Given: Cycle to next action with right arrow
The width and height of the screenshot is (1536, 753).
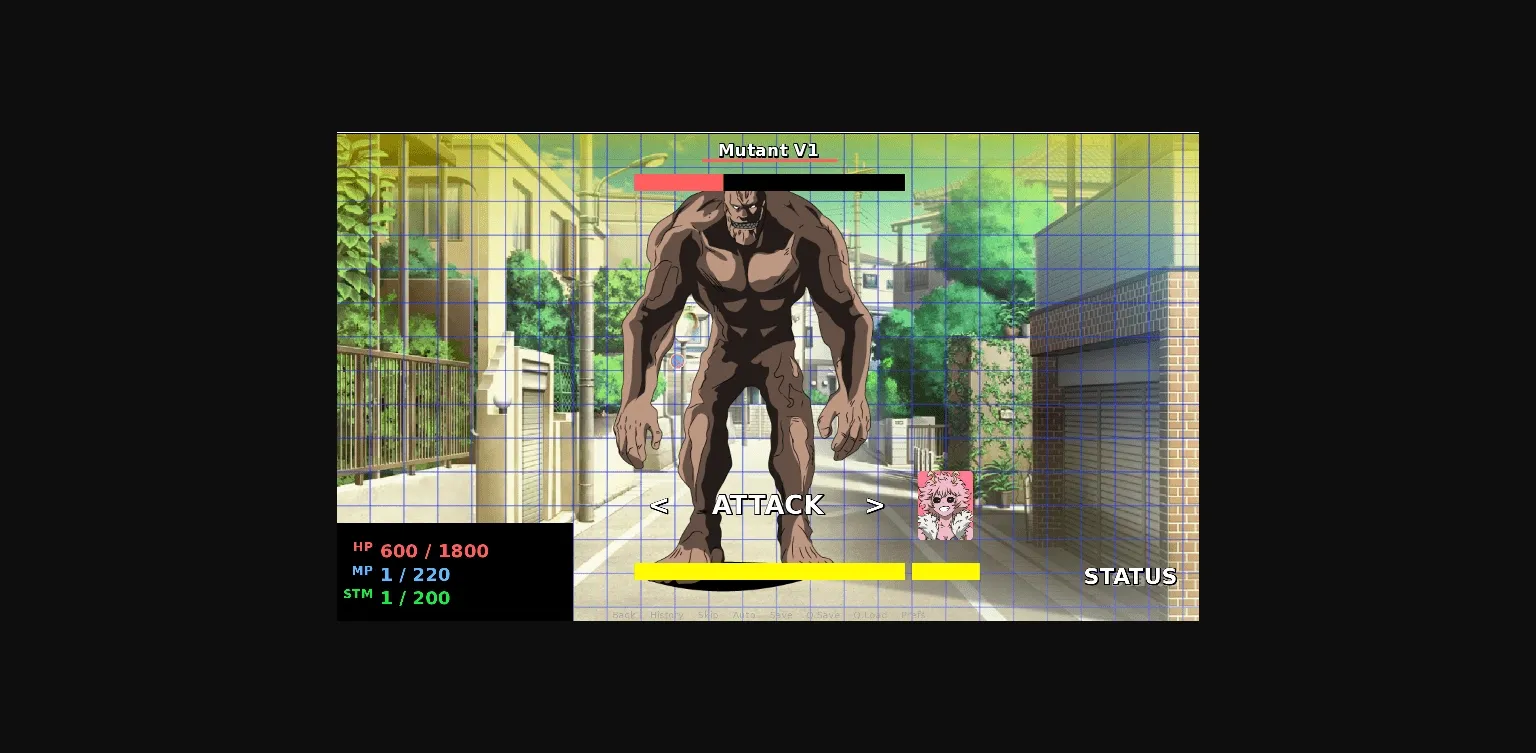Looking at the screenshot, I should point(876,505).
